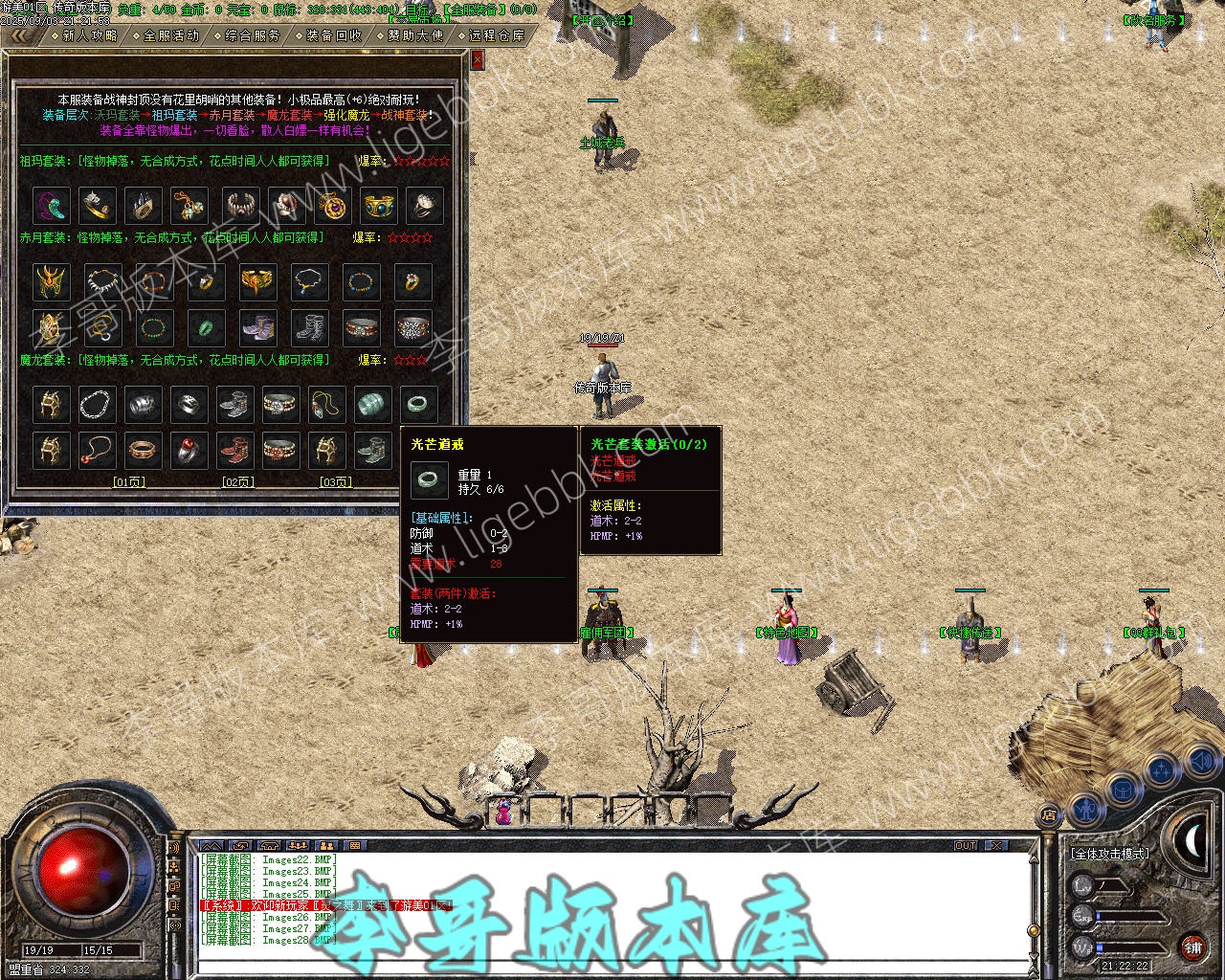This screenshot has height=980, width=1225.
Task: Open the bag round button
Action: [x=1123, y=790]
